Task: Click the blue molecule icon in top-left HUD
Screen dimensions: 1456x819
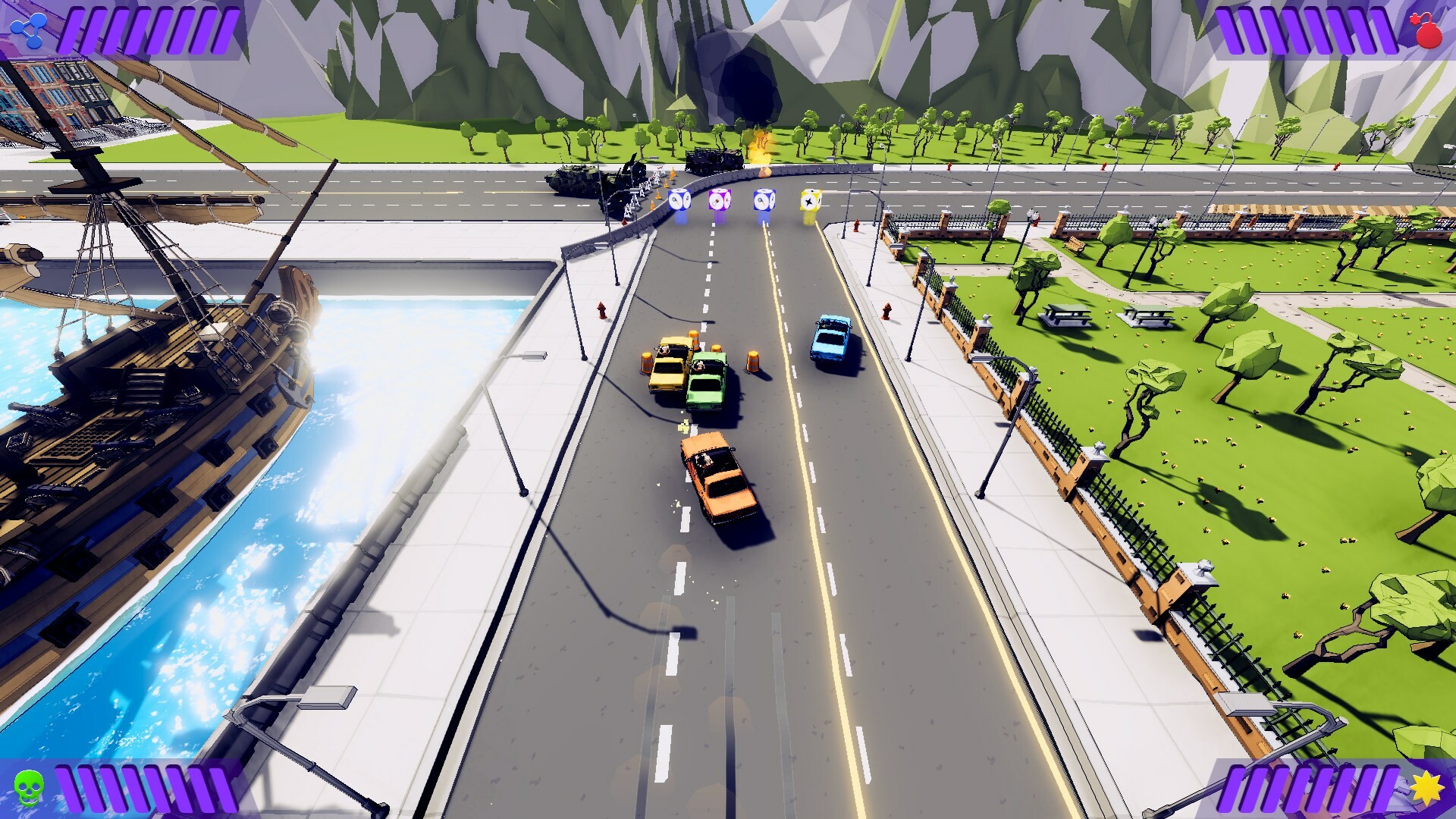Action: [x=28, y=29]
